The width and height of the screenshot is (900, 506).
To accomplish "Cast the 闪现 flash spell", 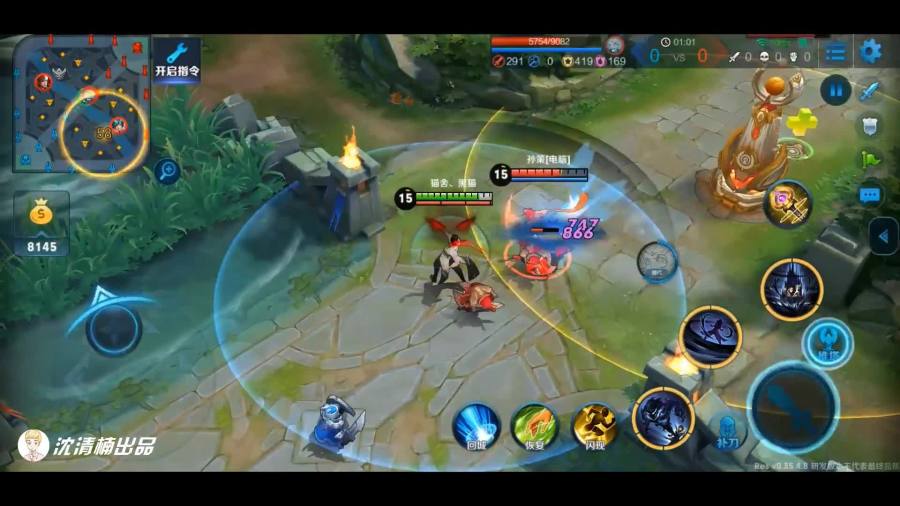I will (x=594, y=427).
